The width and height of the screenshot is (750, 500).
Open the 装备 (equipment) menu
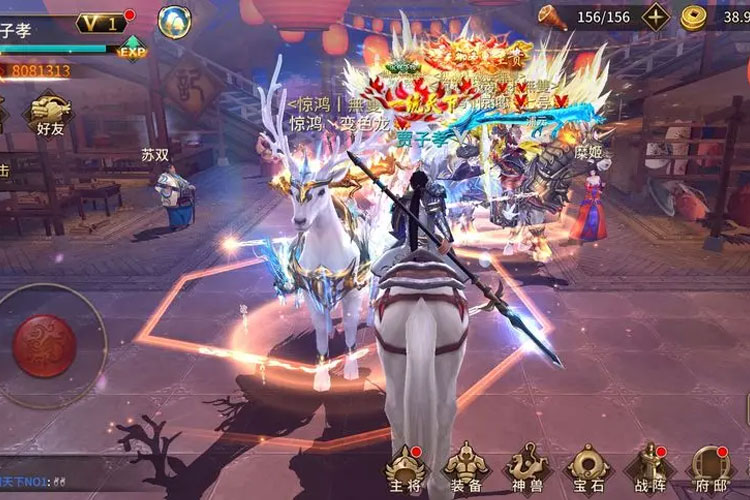tap(466, 470)
